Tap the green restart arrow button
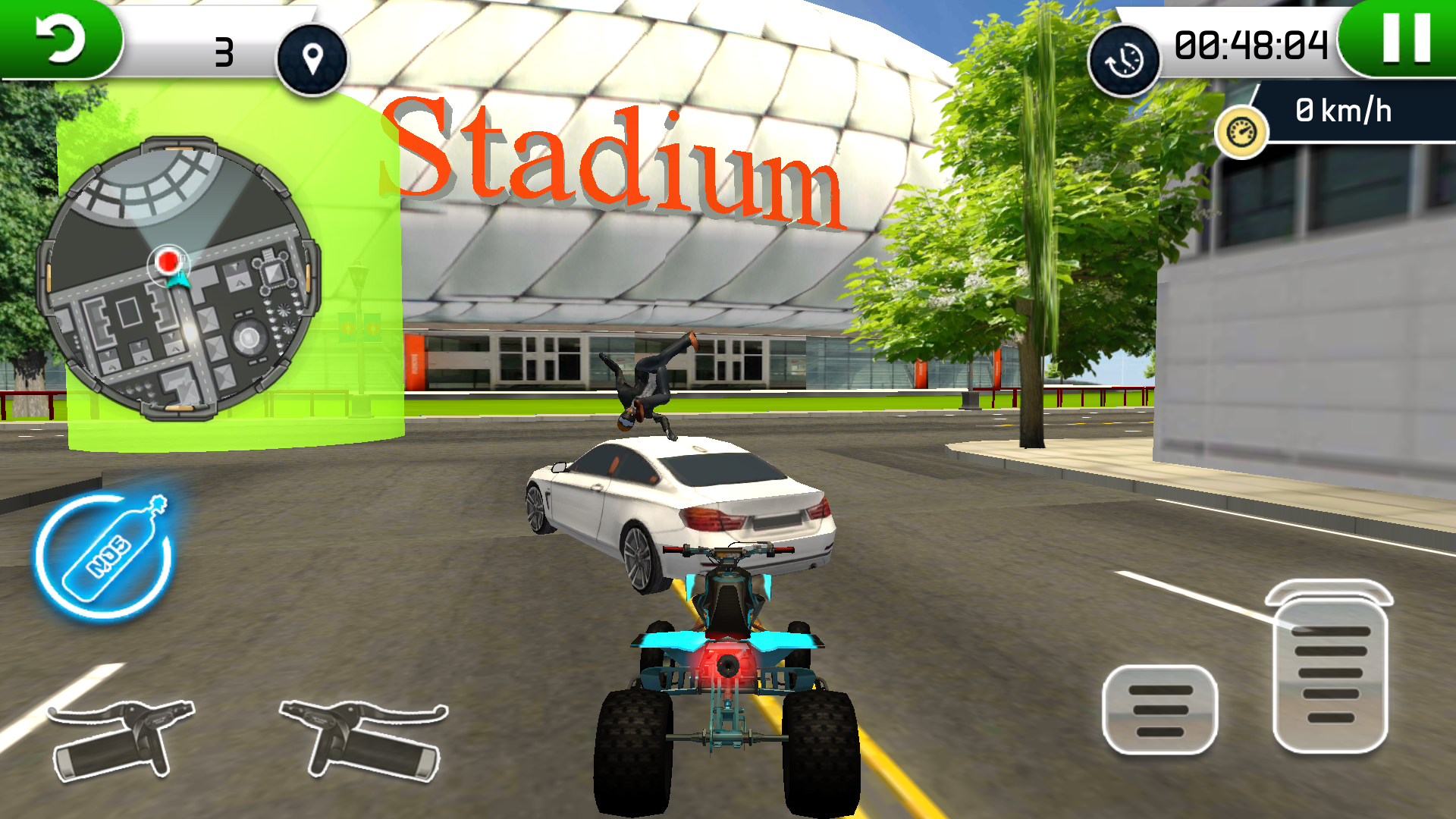This screenshot has width=1456, height=819. [x=61, y=39]
